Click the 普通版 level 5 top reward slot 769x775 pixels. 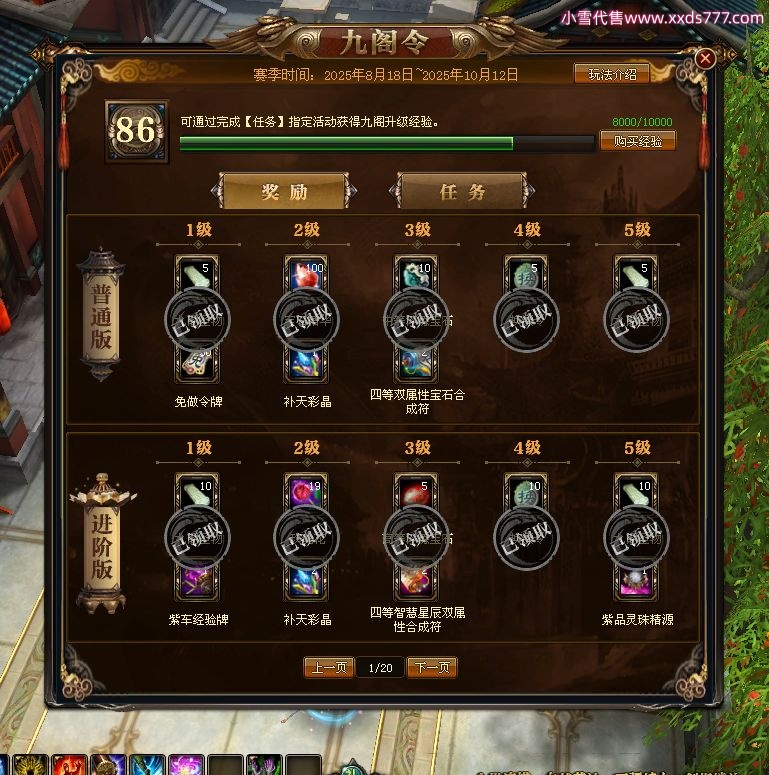tap(636, 278)
